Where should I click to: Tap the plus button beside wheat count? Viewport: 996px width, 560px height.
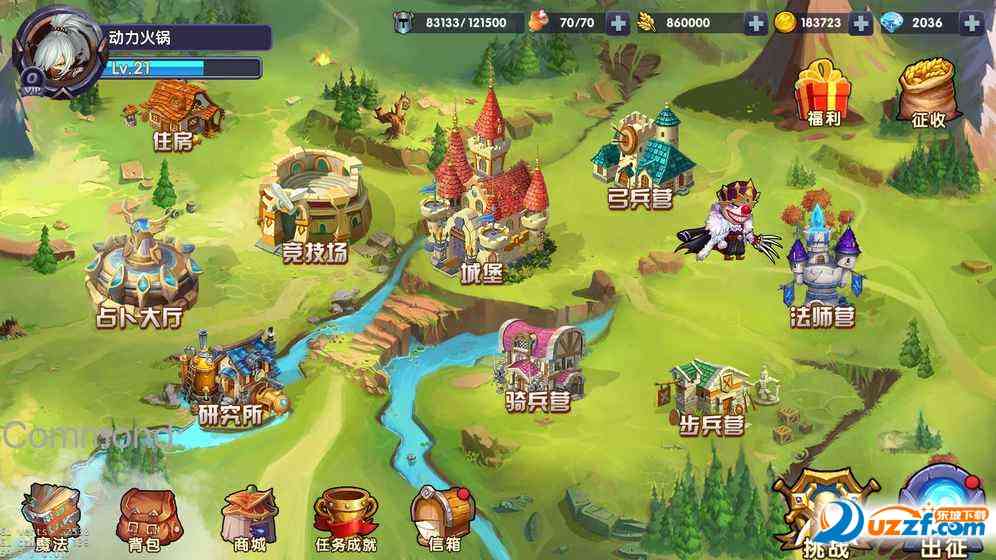(755, 23)
